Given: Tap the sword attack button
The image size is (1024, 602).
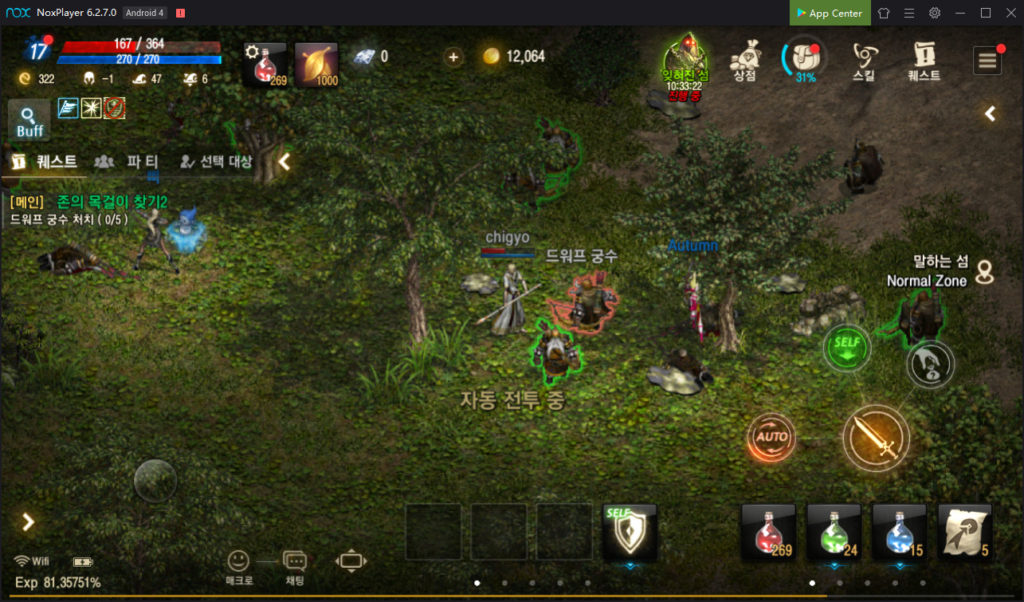Looking at the screenshot, I should point(876,438).
